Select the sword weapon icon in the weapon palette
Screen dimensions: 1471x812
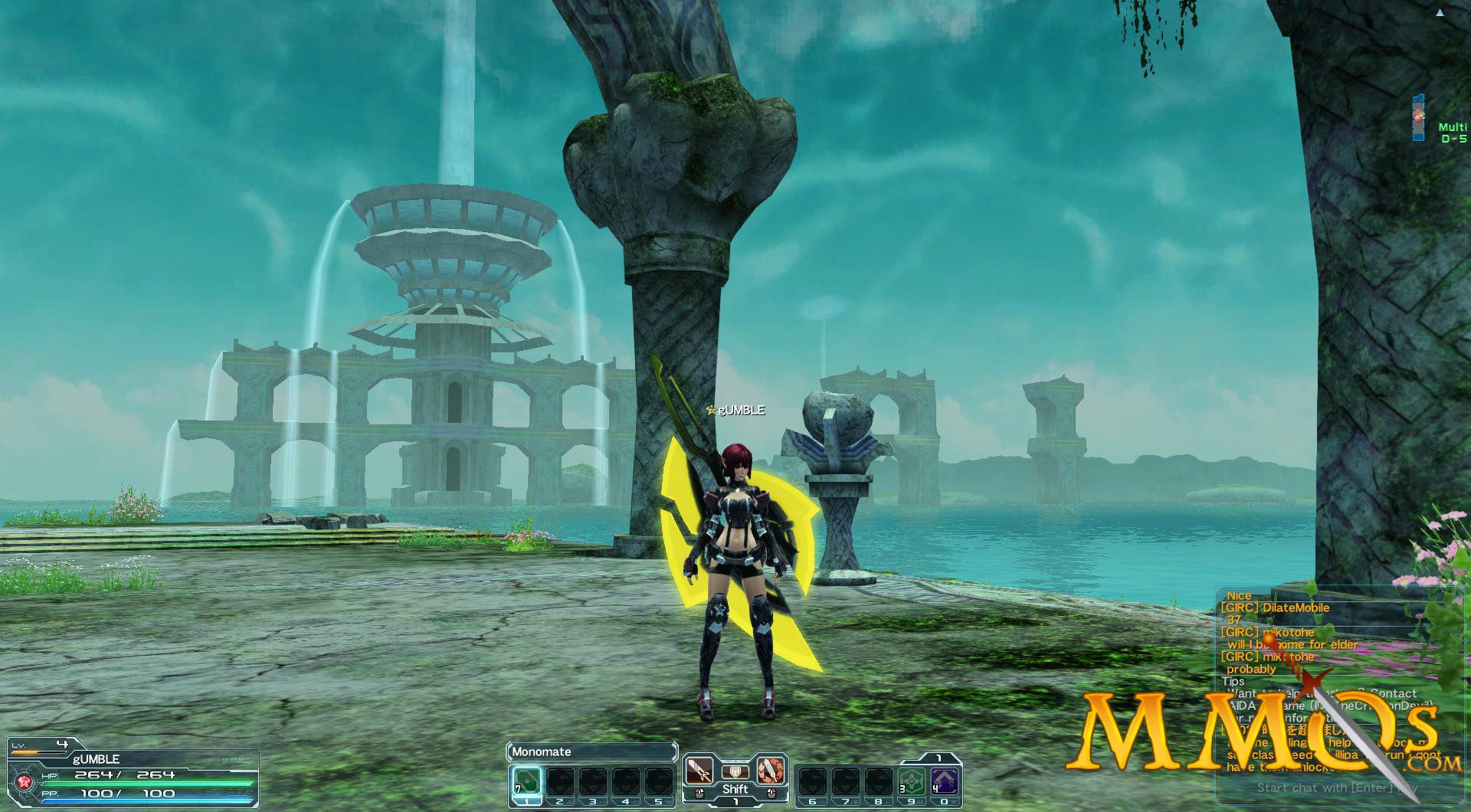tap(699, 771)
